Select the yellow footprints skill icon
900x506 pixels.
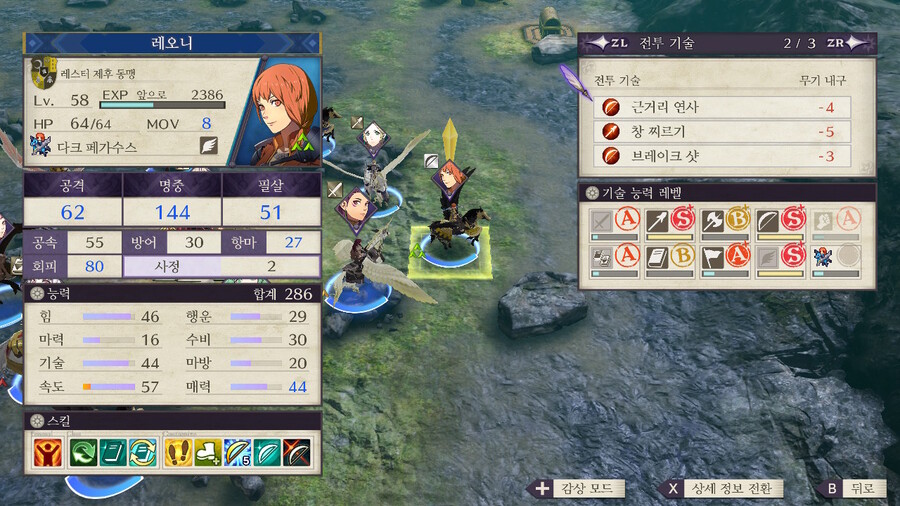[179, 452]
